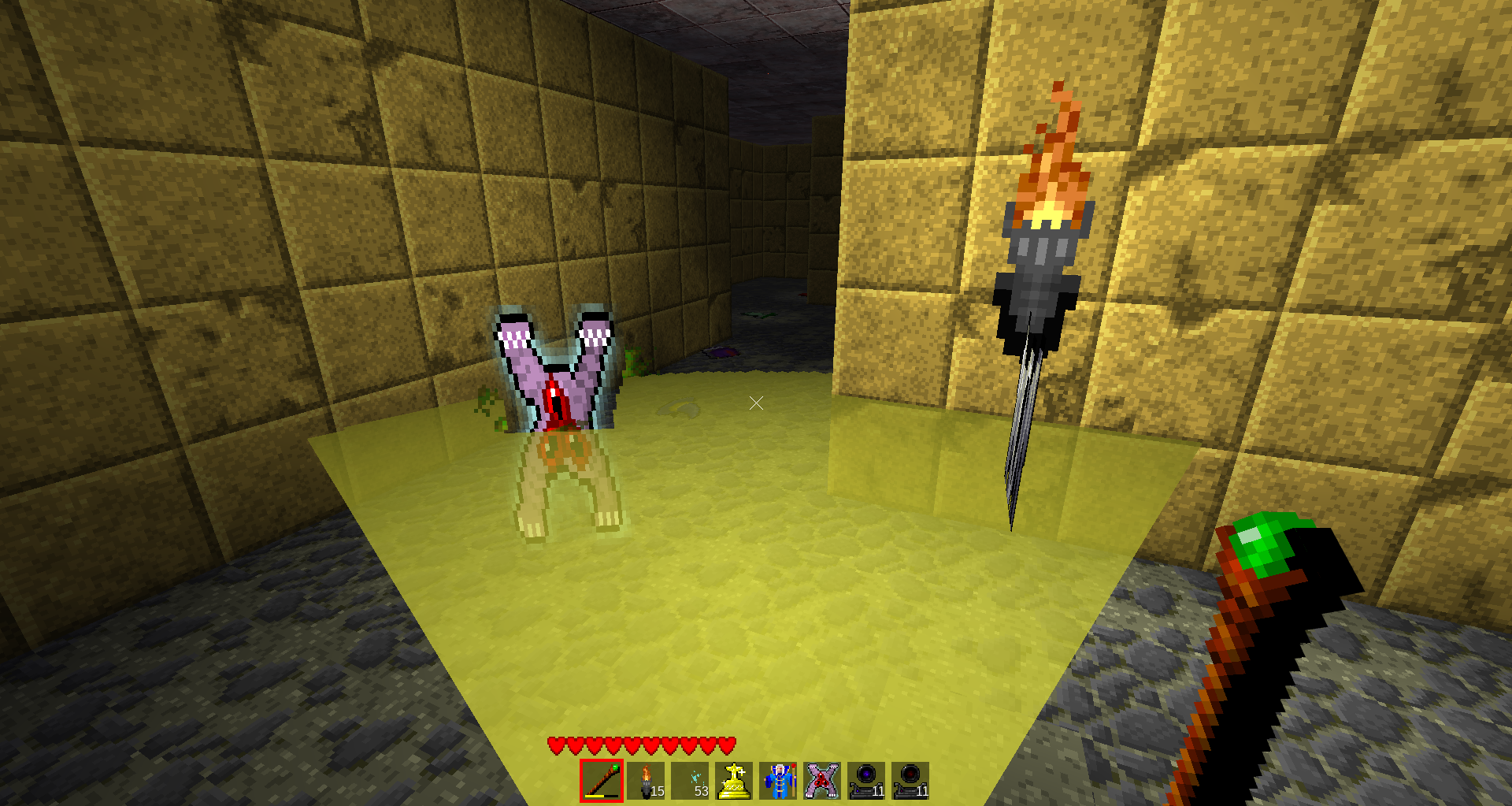This screenshot has height=806, width=1512.
Task: Select the red-orb pedestal stack
Action: click(x=910, y=781)
